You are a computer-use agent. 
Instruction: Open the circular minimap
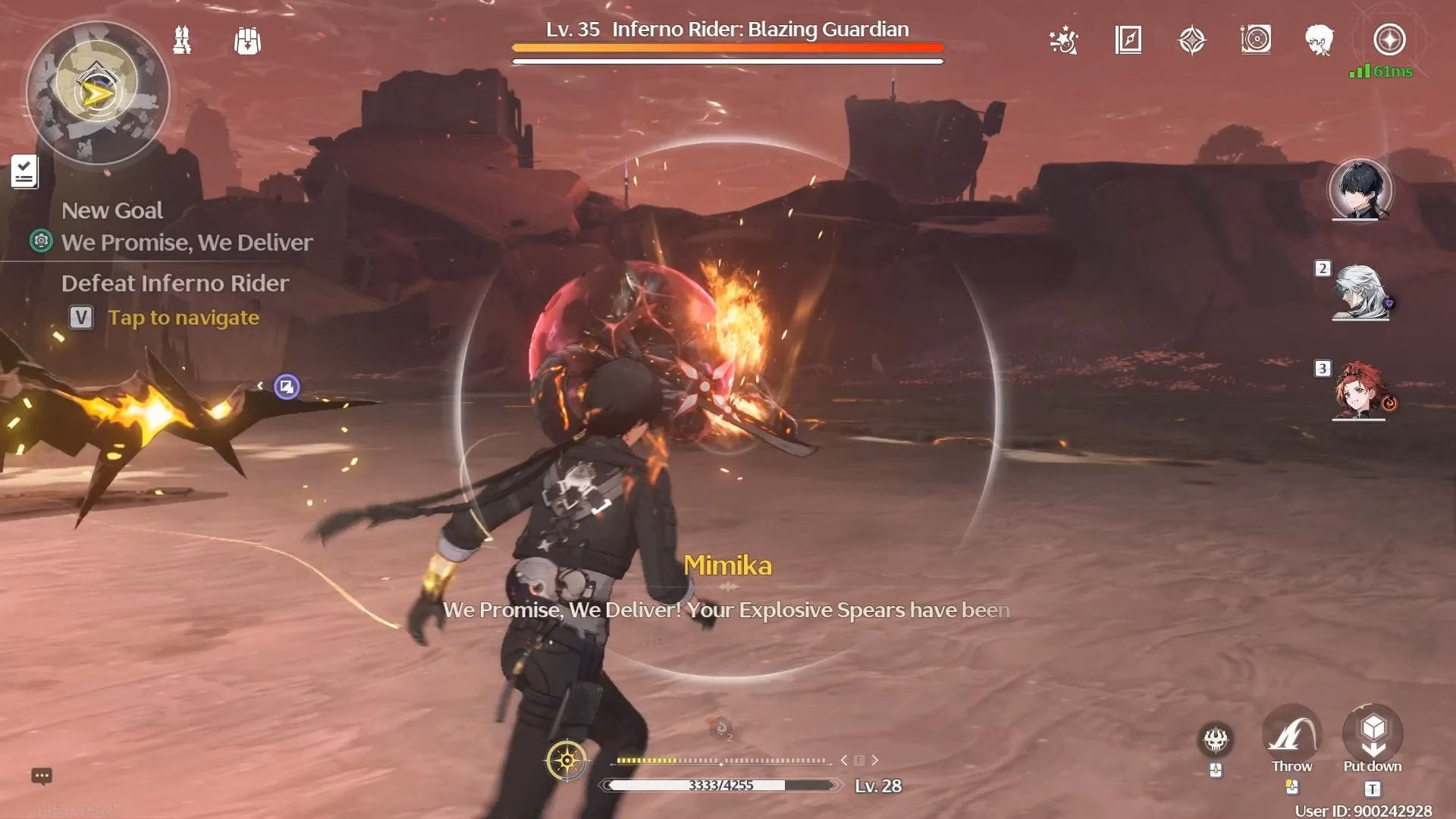pos(97,93)
